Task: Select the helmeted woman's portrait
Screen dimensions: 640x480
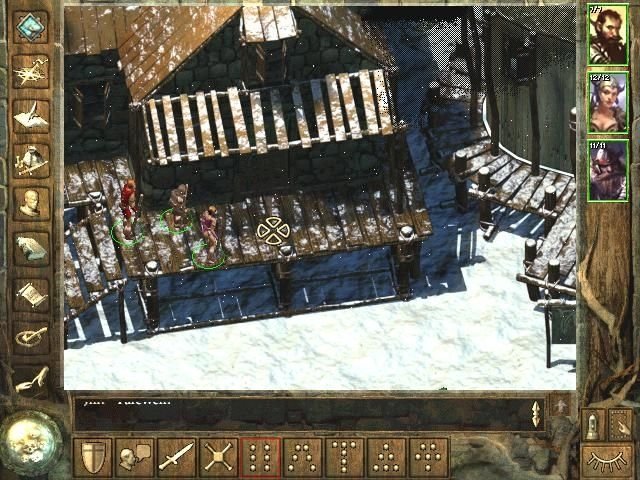Action: click(x=607, y=101)
